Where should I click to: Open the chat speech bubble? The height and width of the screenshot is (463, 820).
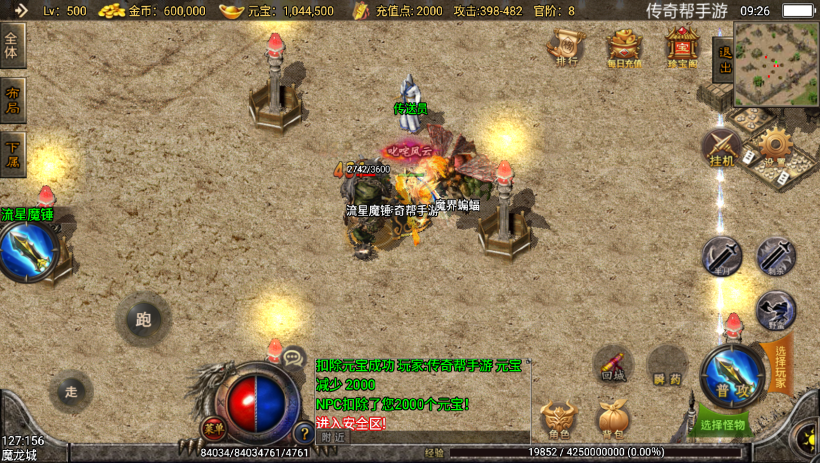click(293, 356)
